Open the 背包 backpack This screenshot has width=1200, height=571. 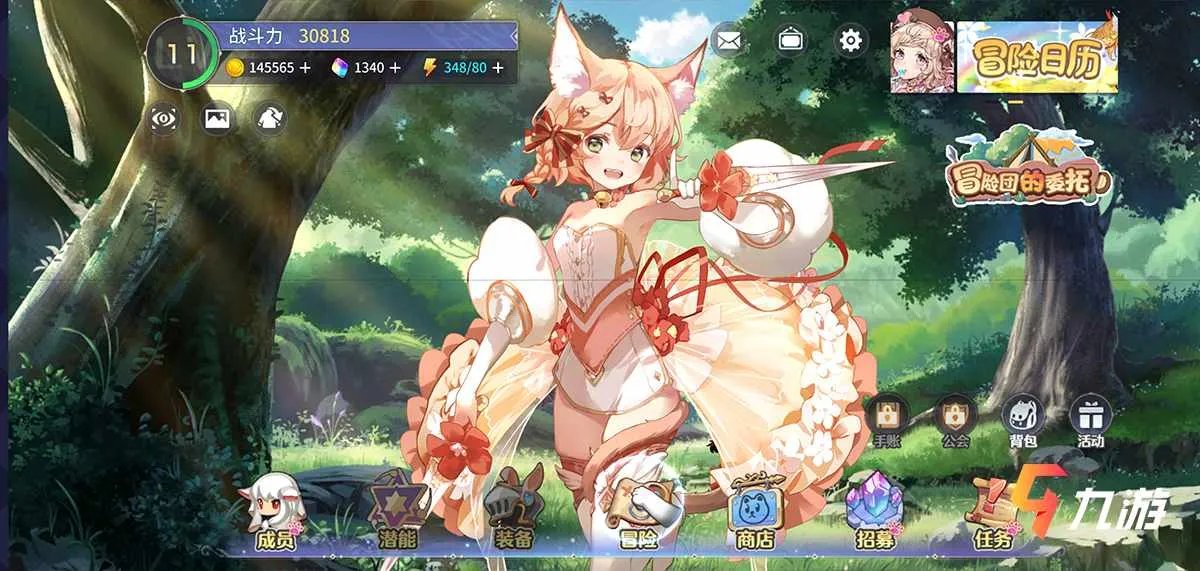(1022, 419)
